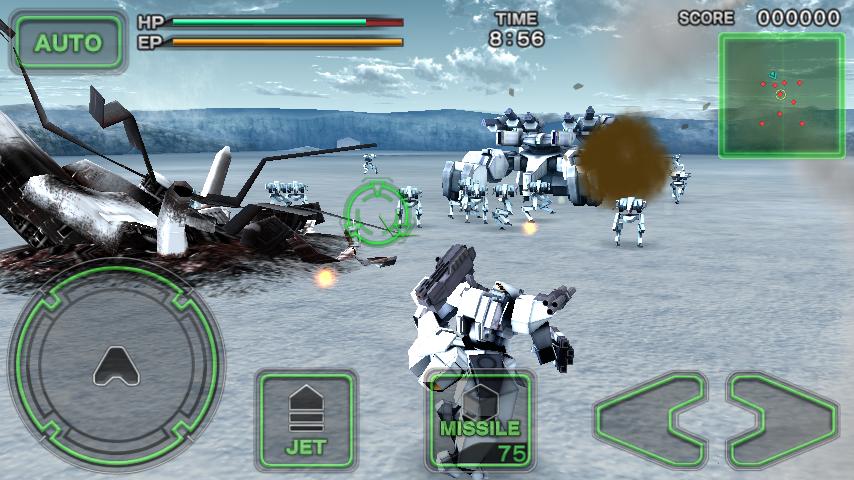Click the green radar minimap
The width and height of the screenshot is (854, 480).
[781, 96]
